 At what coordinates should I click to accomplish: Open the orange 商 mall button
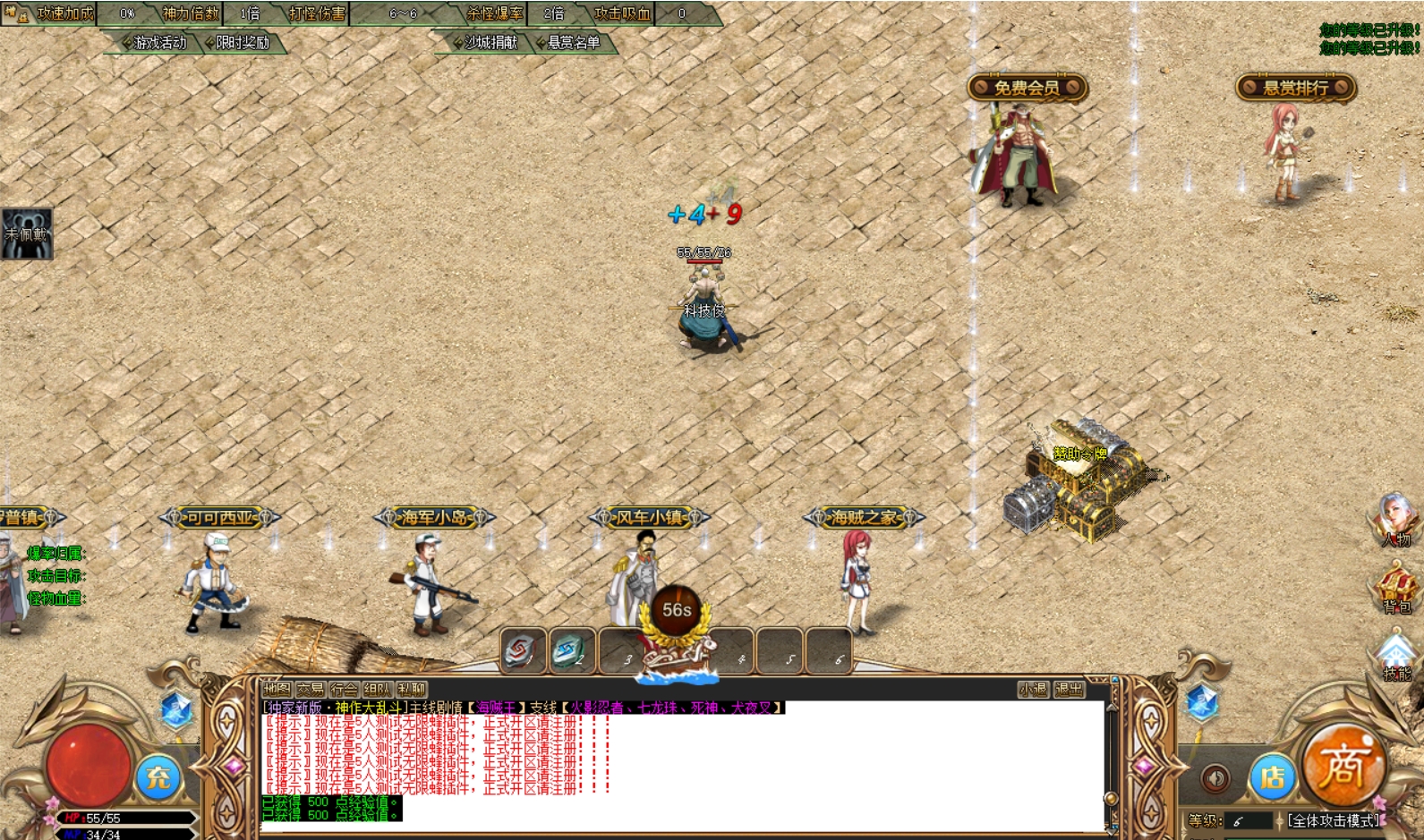[x=1343, y=766]
